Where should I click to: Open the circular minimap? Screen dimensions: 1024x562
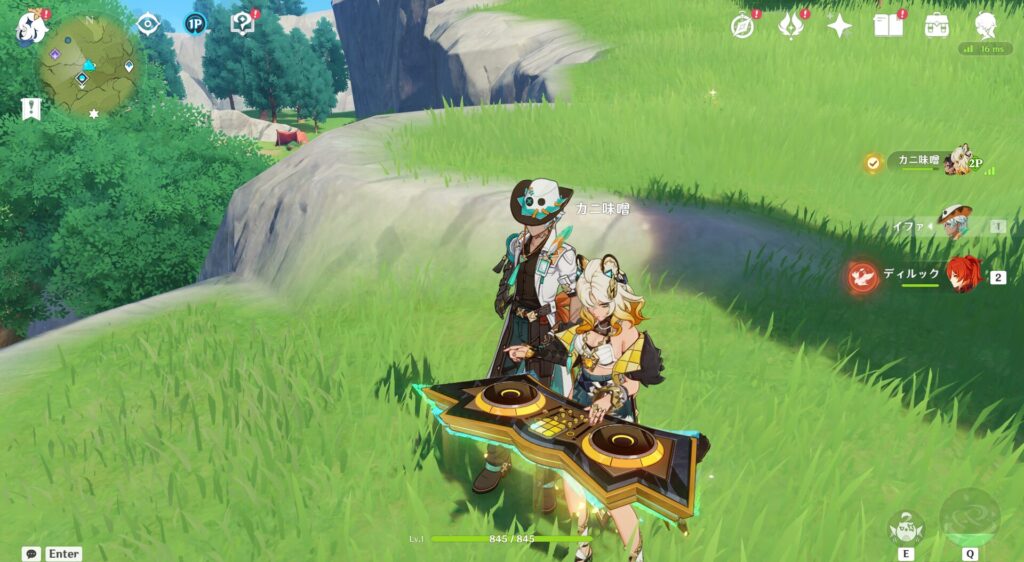click(90, 65)
